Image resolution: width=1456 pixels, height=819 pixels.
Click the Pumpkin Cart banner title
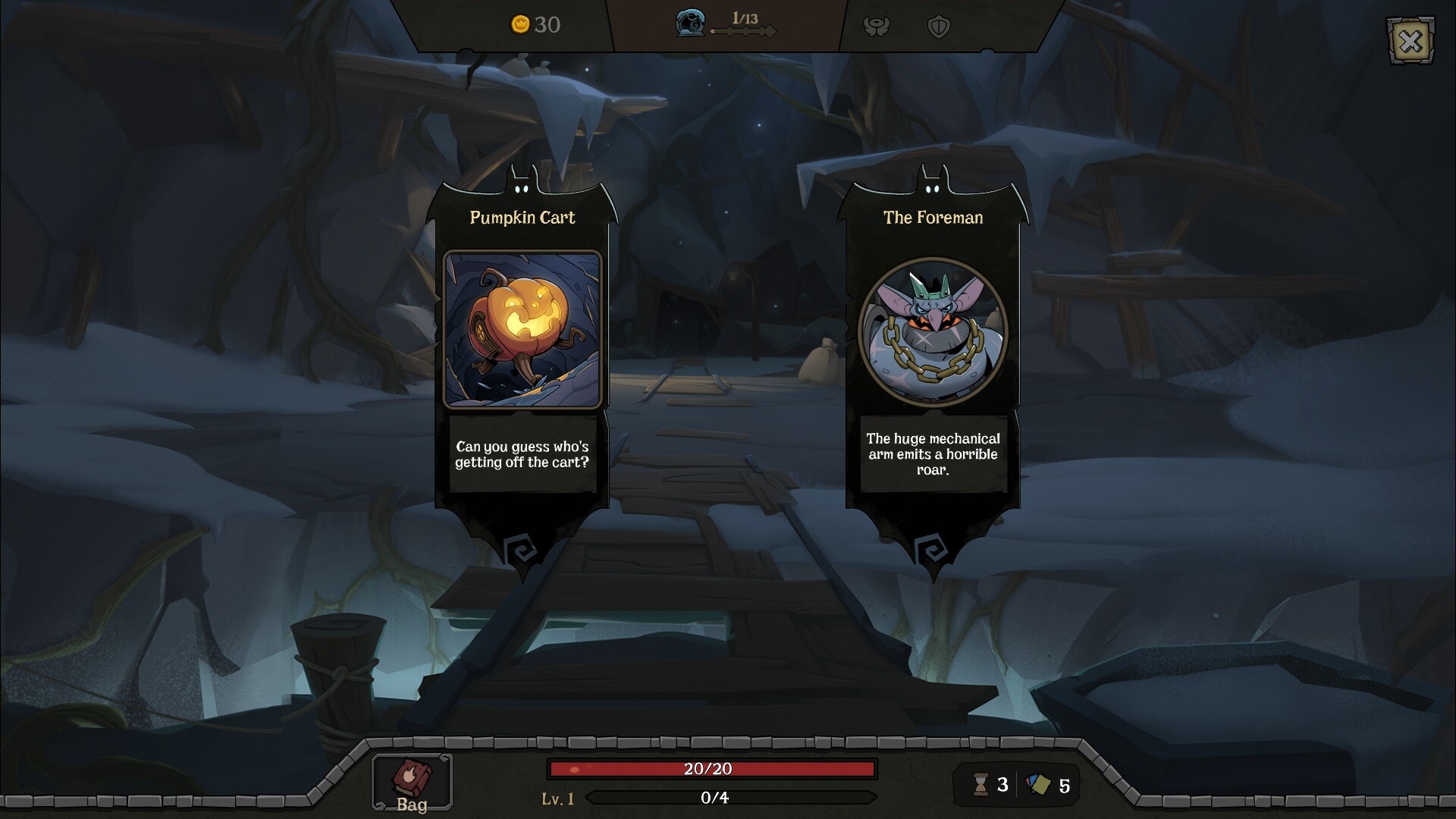click(522, 218)
